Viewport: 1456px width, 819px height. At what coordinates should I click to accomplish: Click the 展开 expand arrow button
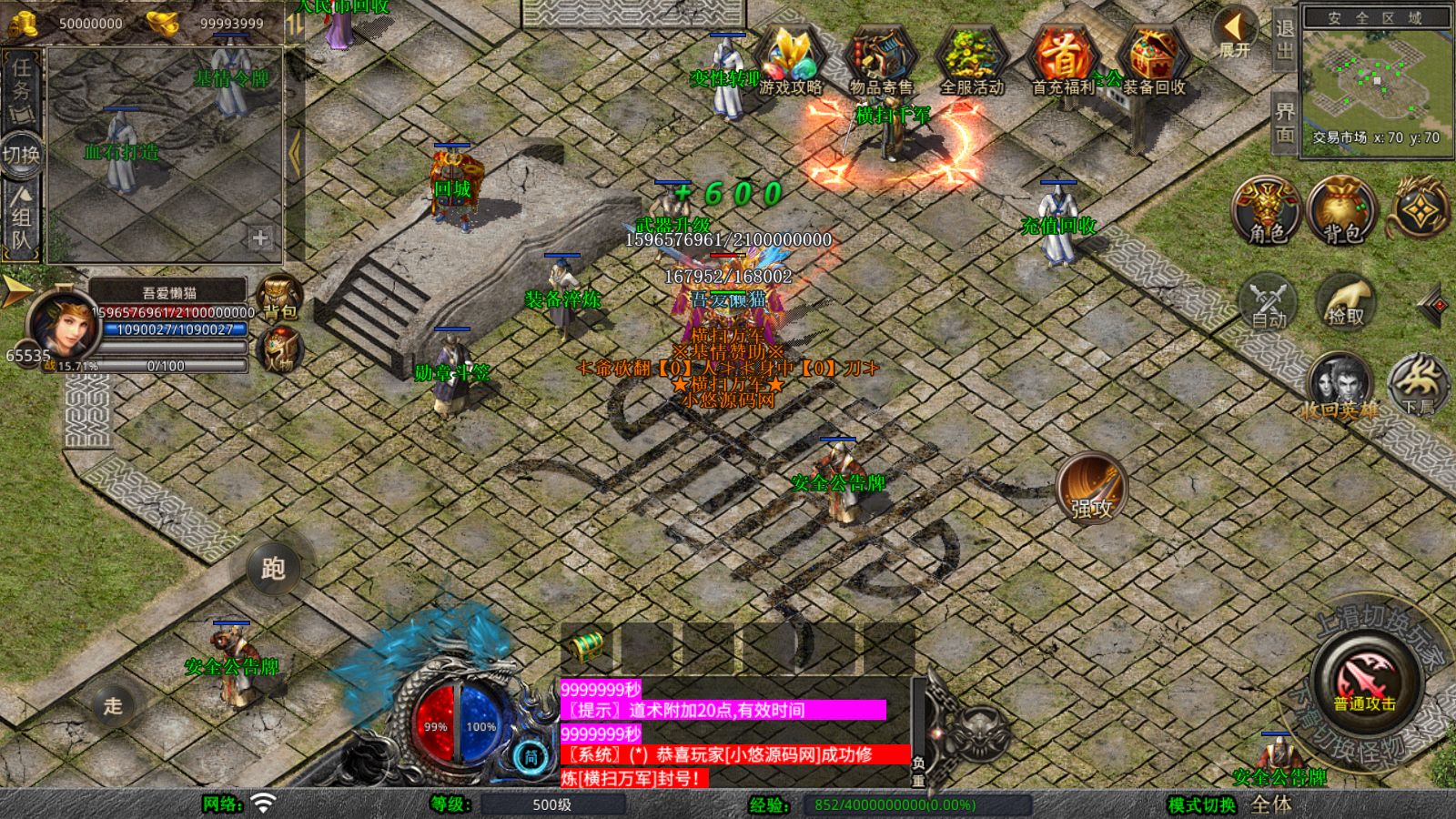click(x=1235, y=33)
